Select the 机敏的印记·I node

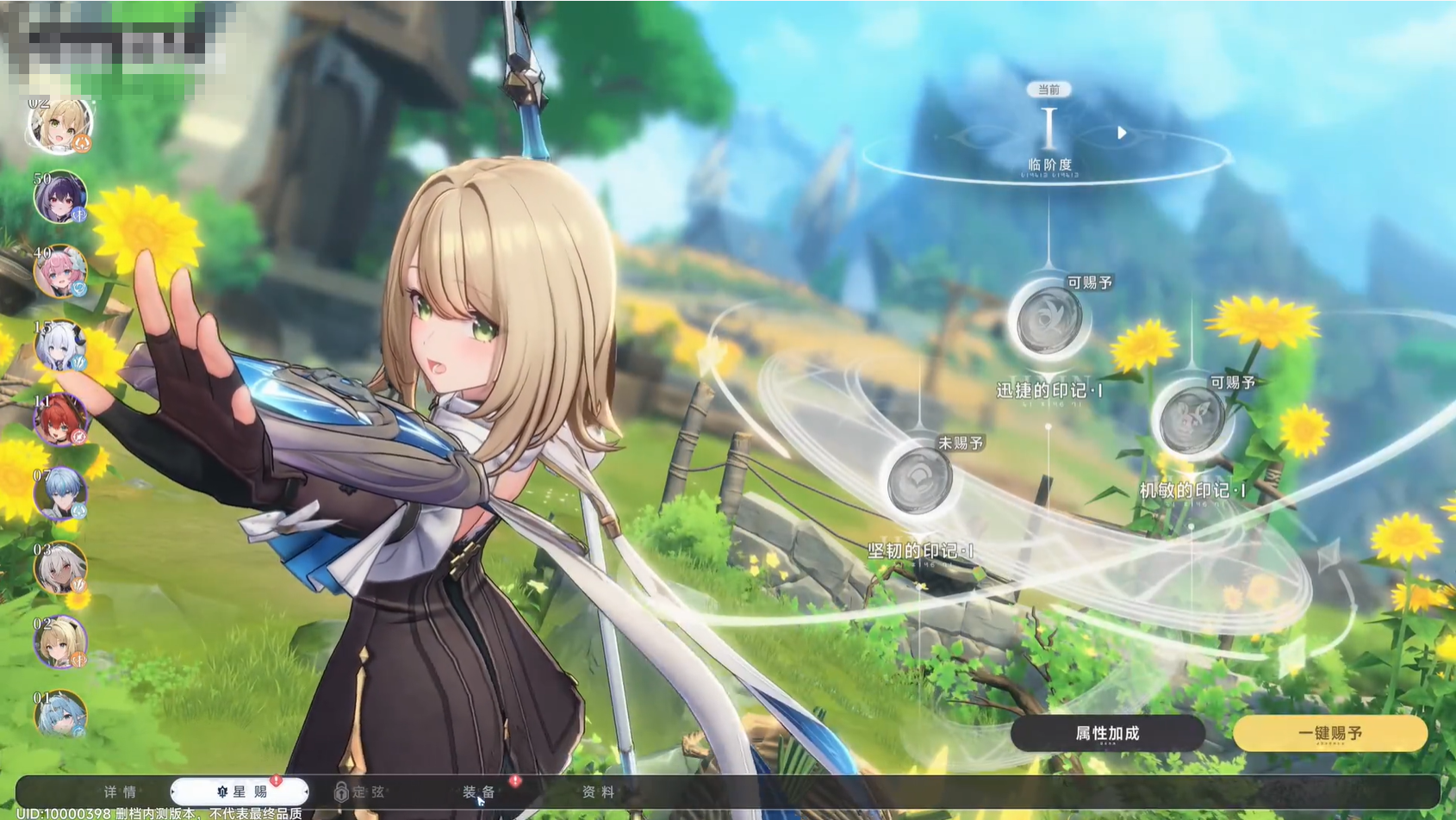coord(1192,421)
